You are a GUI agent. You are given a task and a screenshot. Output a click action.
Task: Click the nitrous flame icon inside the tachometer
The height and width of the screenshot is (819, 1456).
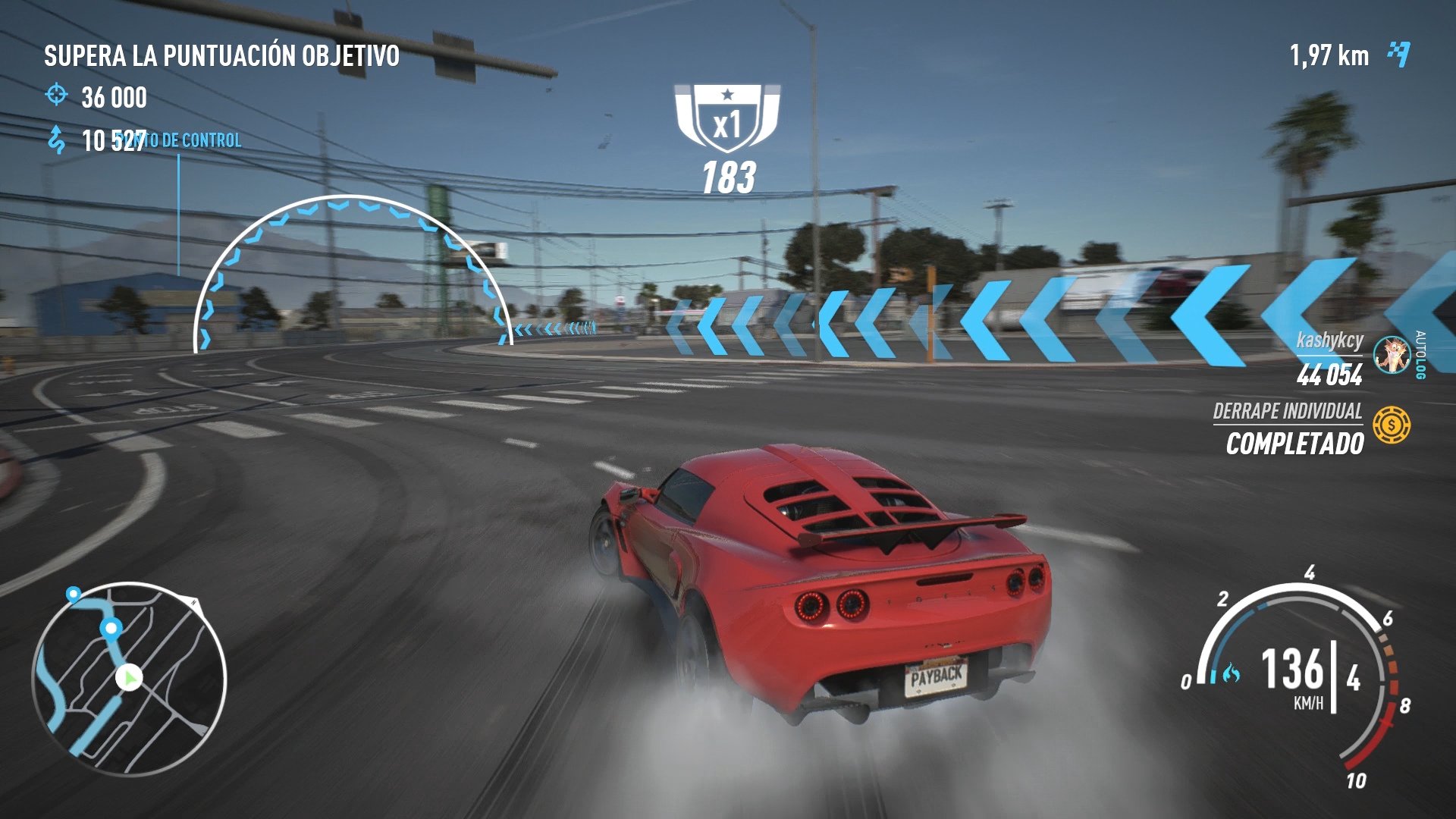coord(1232,673)
